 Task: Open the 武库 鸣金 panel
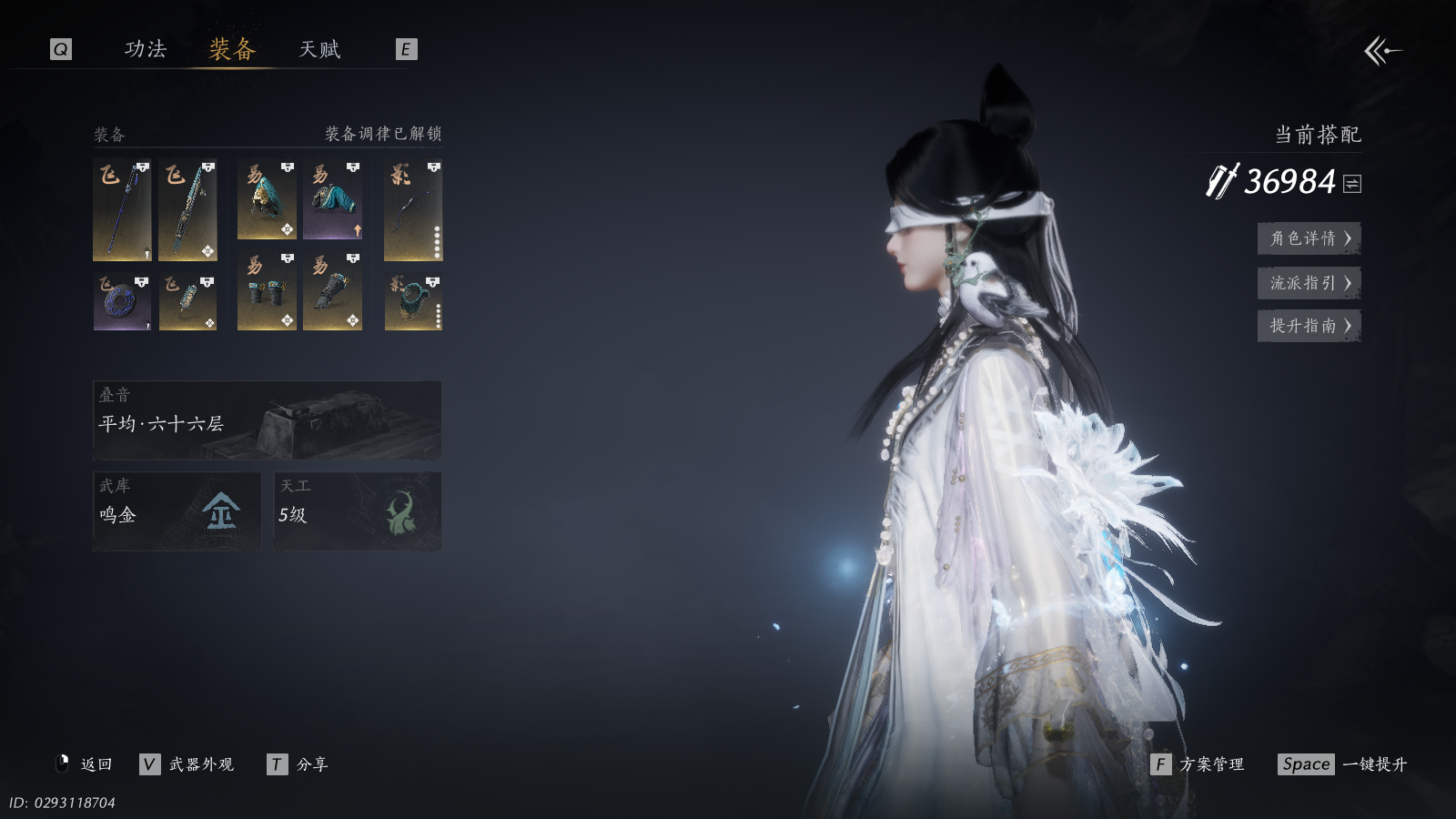tap(177, 511)
